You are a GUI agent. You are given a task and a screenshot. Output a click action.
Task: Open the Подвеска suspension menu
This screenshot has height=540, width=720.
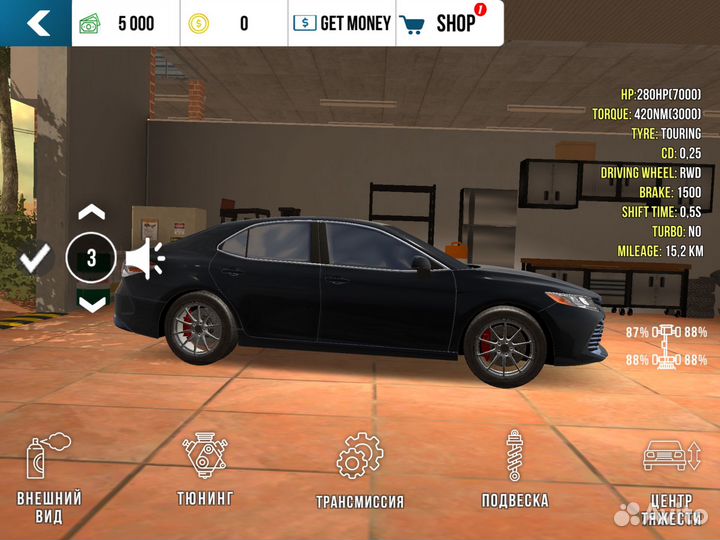tap(515, 472)
